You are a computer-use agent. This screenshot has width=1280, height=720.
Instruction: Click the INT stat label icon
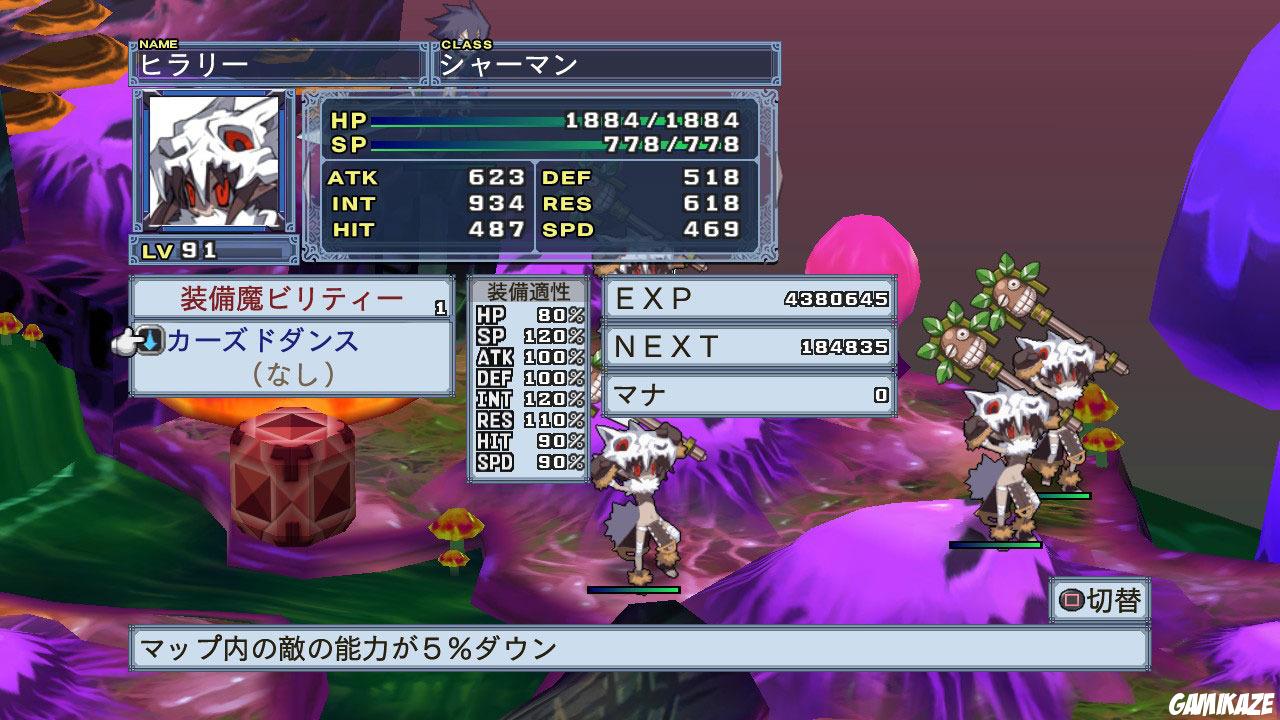357,204
